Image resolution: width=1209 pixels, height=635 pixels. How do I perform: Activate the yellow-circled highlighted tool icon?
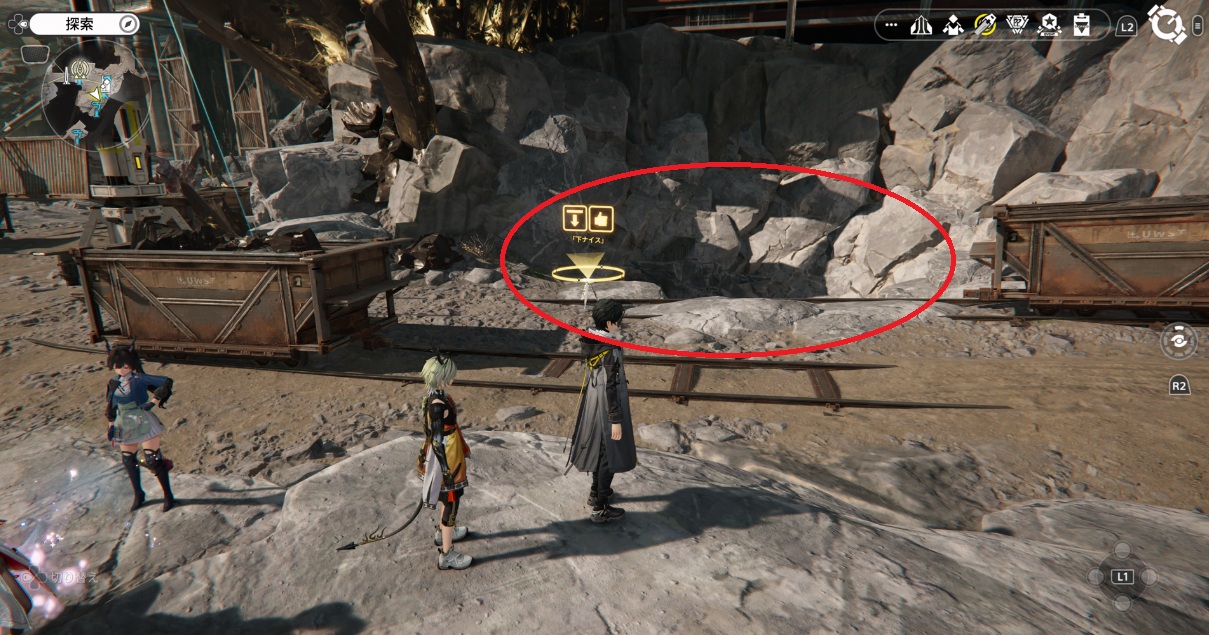tap(986, 25)
